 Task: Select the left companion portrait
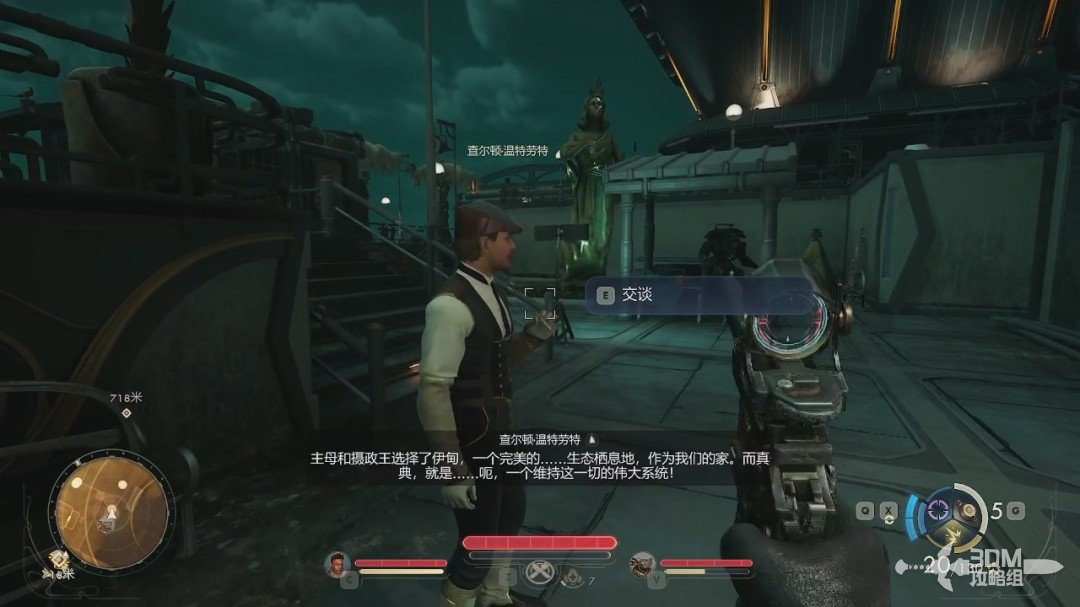(335, 565)
